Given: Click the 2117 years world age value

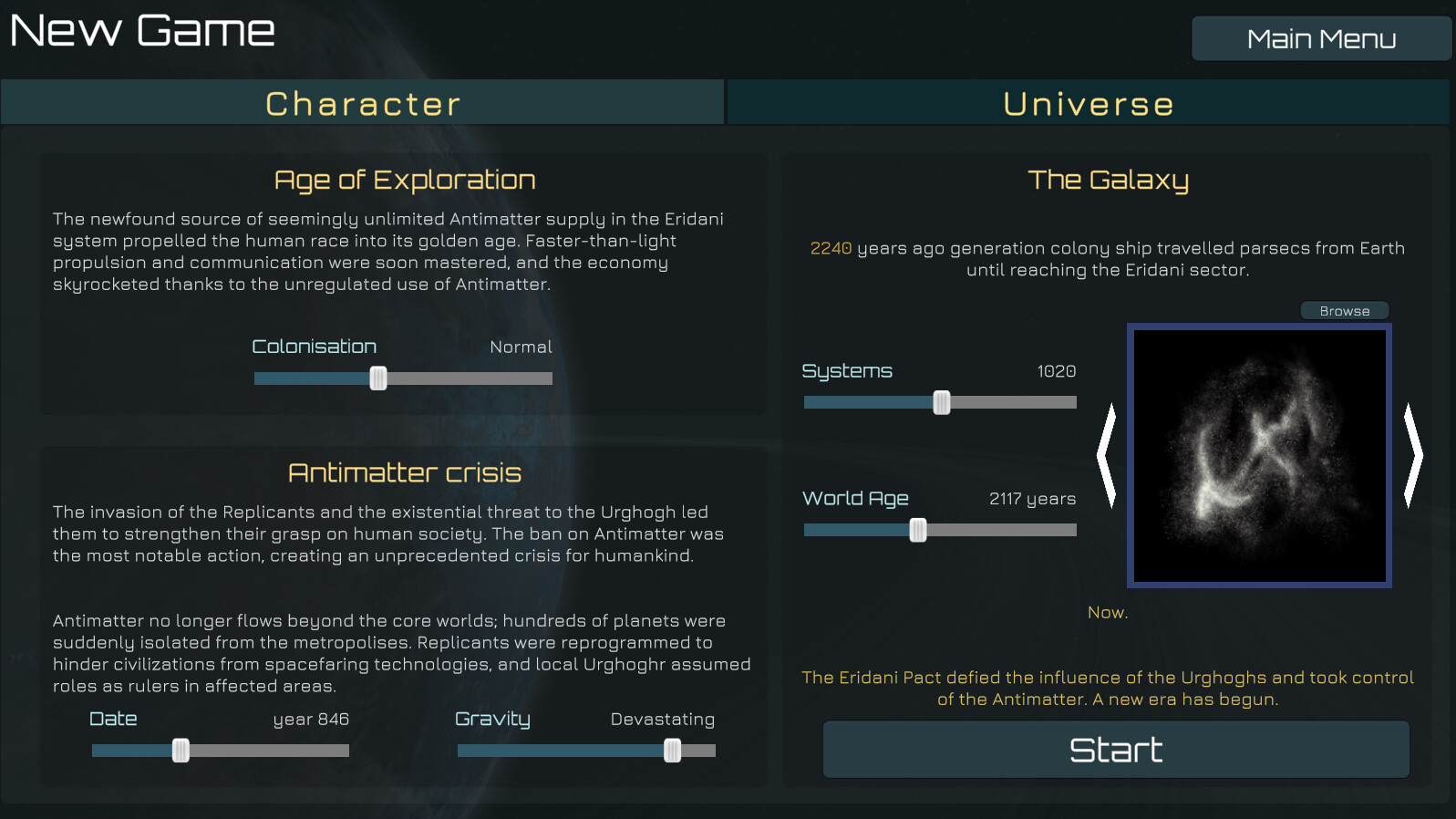Looking at the screenshot, I should [1032, 498].
